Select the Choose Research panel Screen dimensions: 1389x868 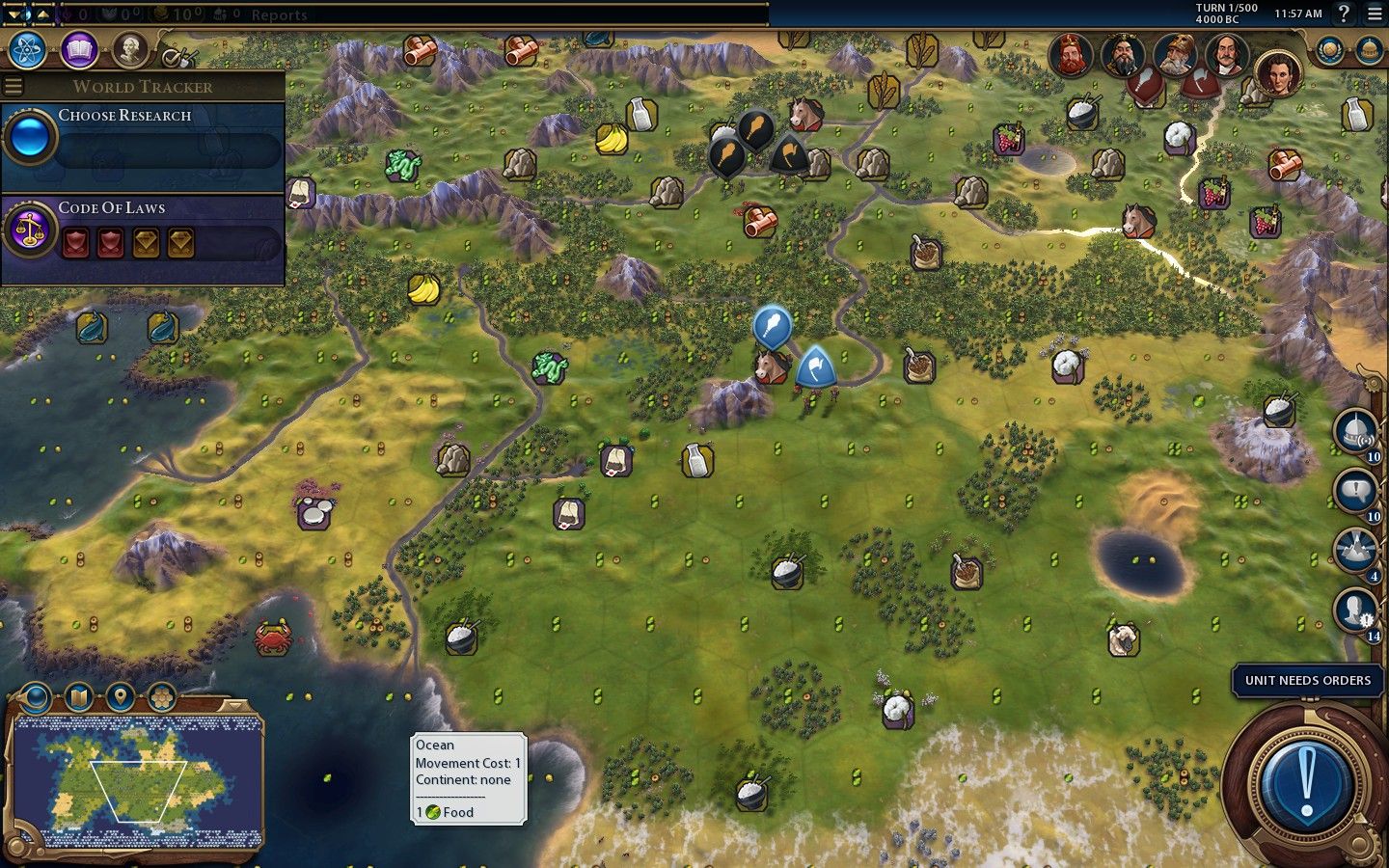pos(145,137)
